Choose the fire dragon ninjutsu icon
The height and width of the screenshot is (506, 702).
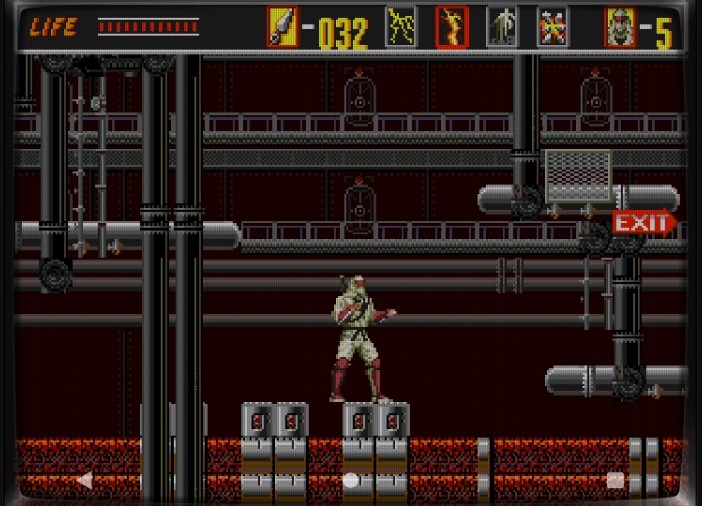452,27
